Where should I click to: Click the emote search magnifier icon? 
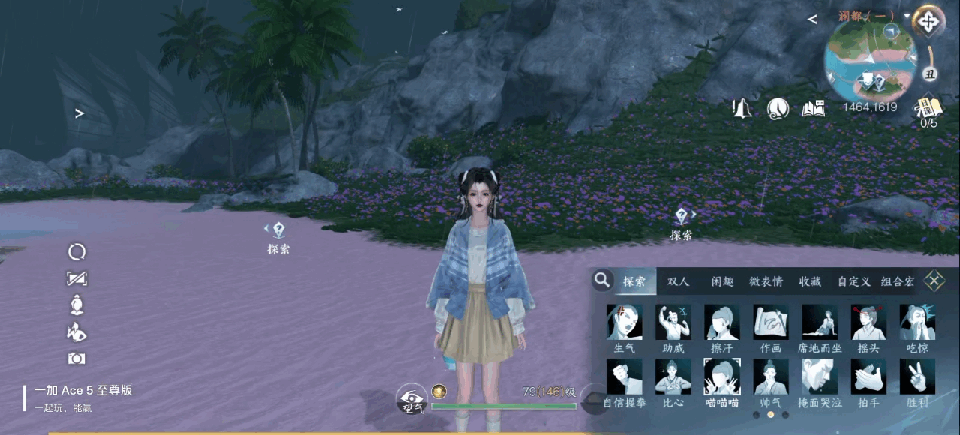coord(602,281)
